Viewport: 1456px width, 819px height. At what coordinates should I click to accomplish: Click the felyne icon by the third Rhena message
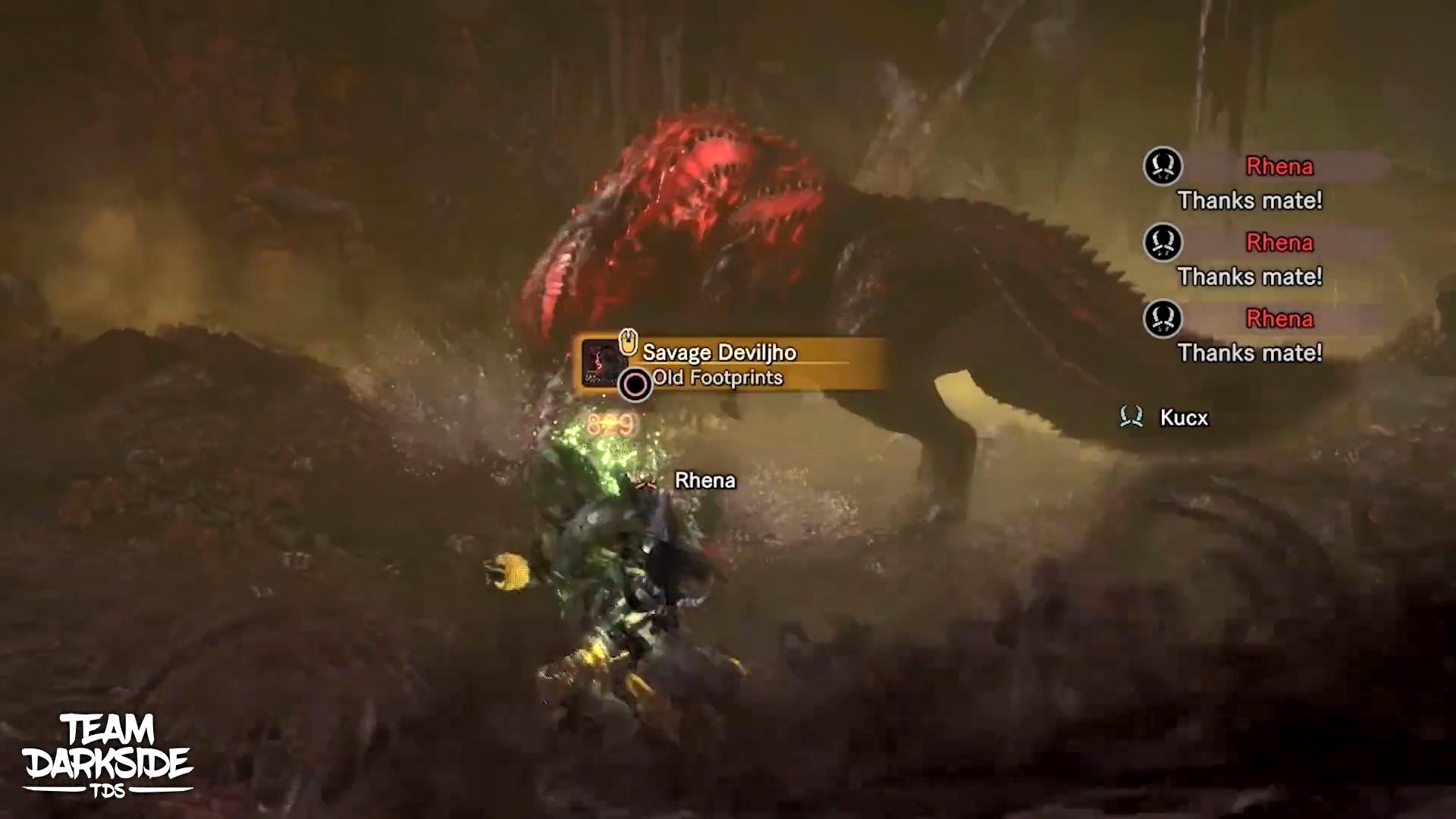click(x=1163, y=319)
